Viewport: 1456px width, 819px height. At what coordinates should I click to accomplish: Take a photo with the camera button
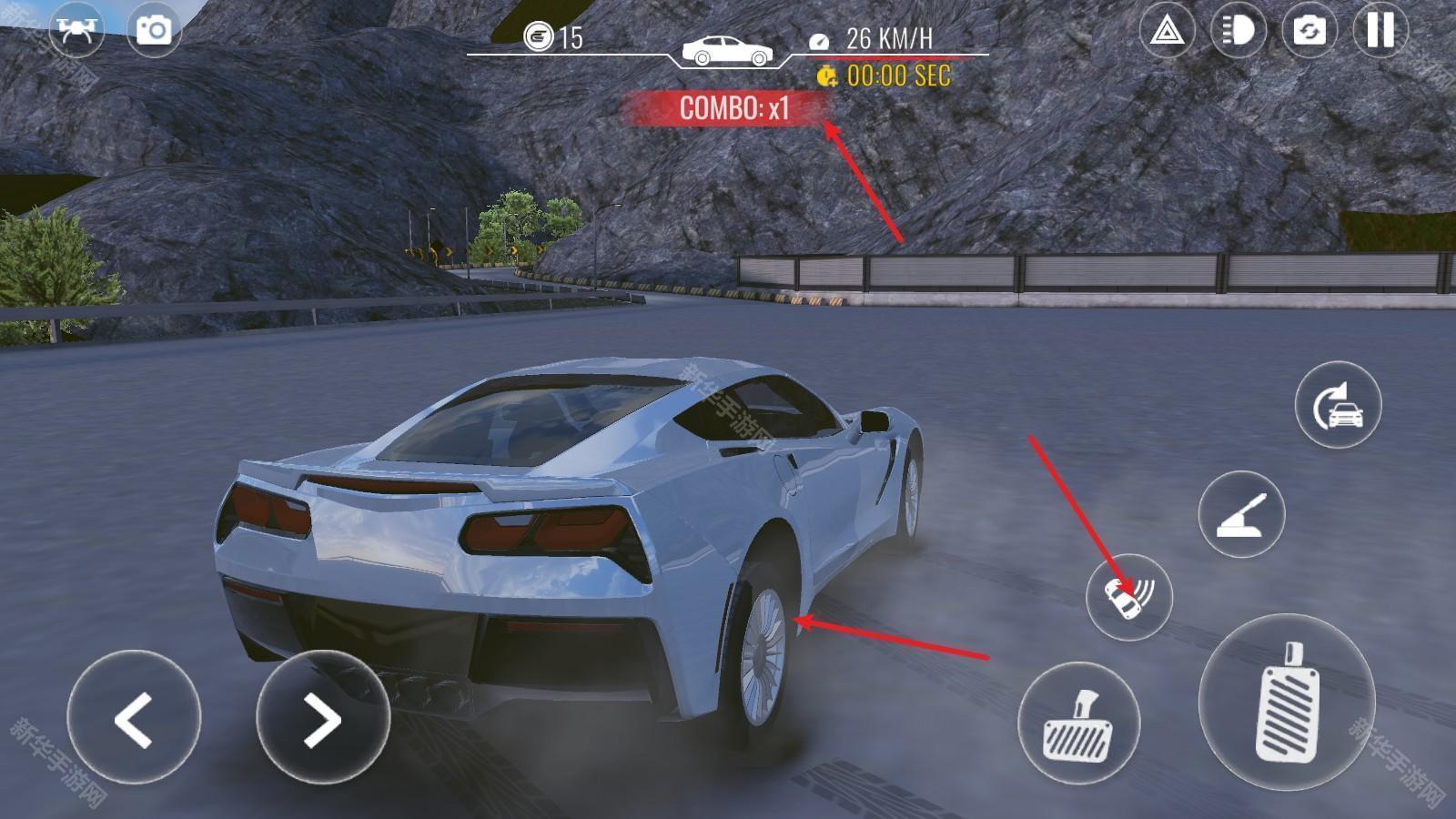pos(154,29)
